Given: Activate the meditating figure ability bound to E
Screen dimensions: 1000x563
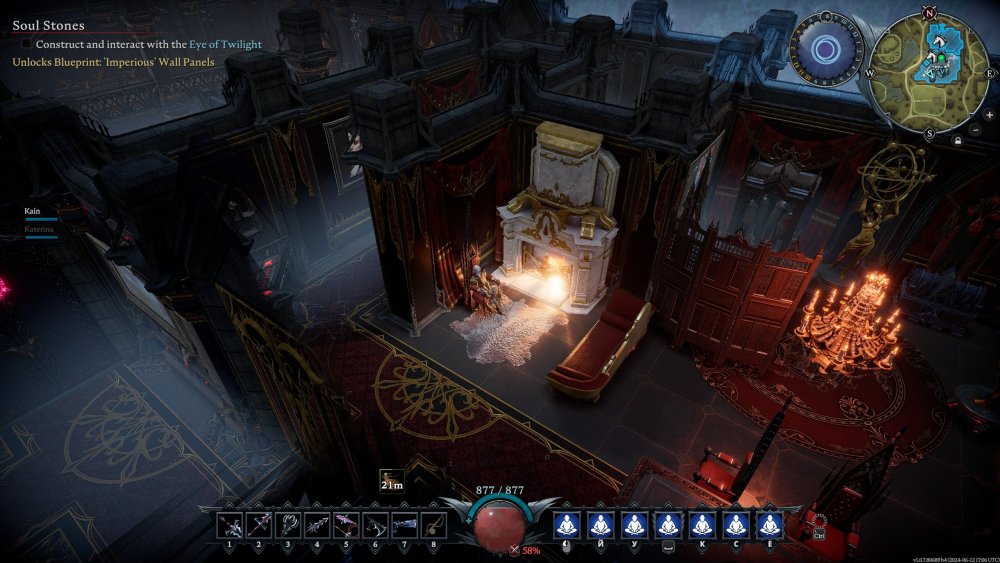Looking at the screenshot, I should [x=769, y=524].
